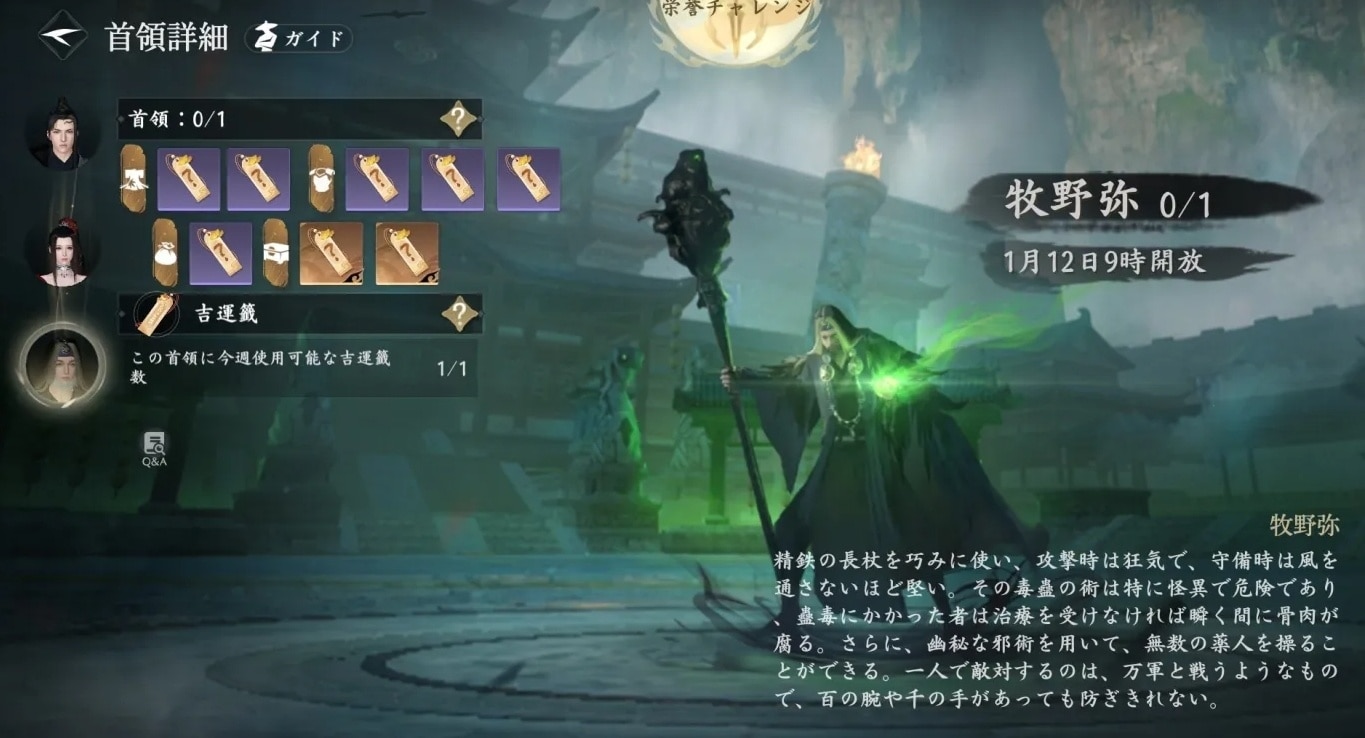Open the 吉運籤 question mark help
The width and height of the screenshot is (1365, 738).
[459, 314]
